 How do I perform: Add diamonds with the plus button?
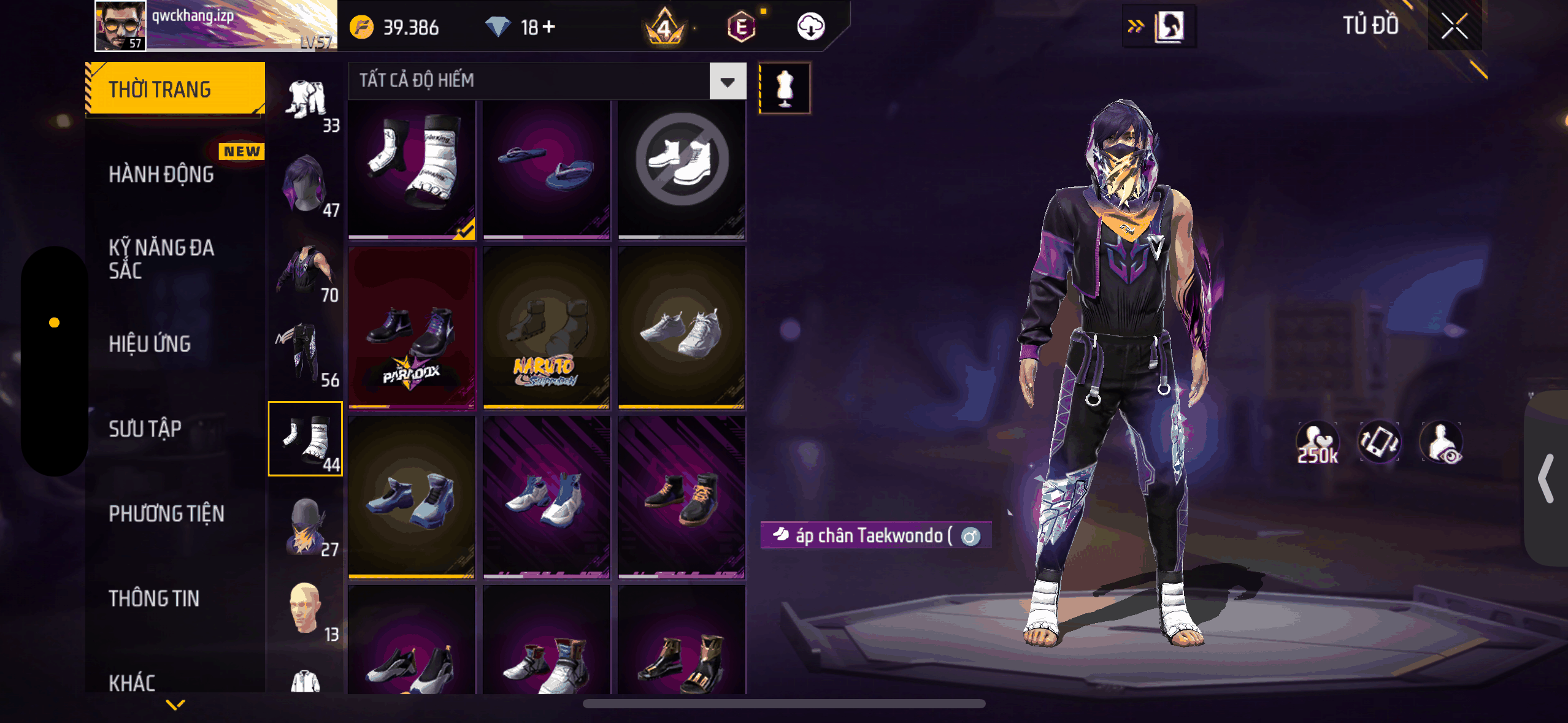pyautogui.click(x=549, y=27)
